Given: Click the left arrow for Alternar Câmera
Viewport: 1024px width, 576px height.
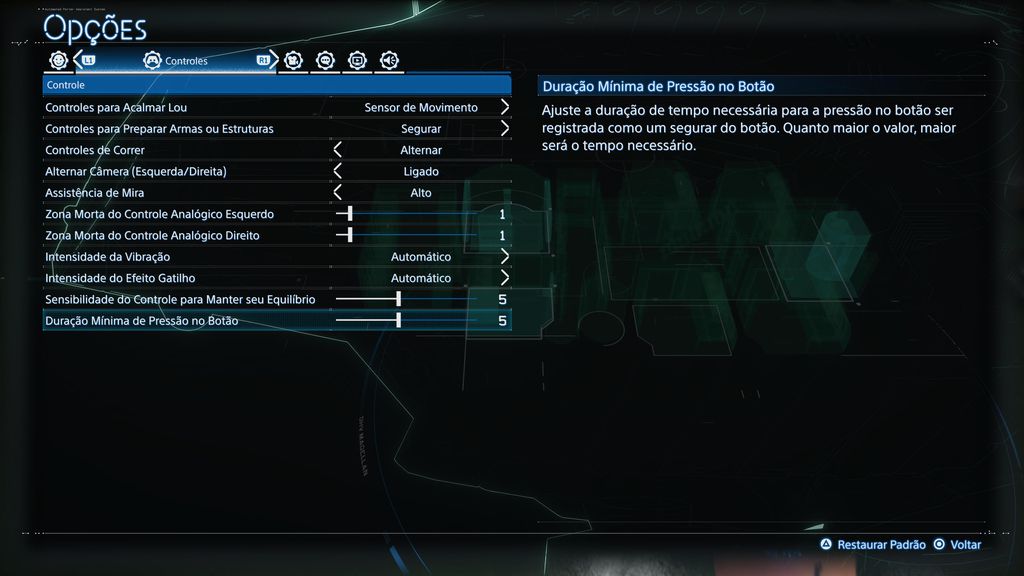Looking at the screenshot, I should [x=338, y=171].
